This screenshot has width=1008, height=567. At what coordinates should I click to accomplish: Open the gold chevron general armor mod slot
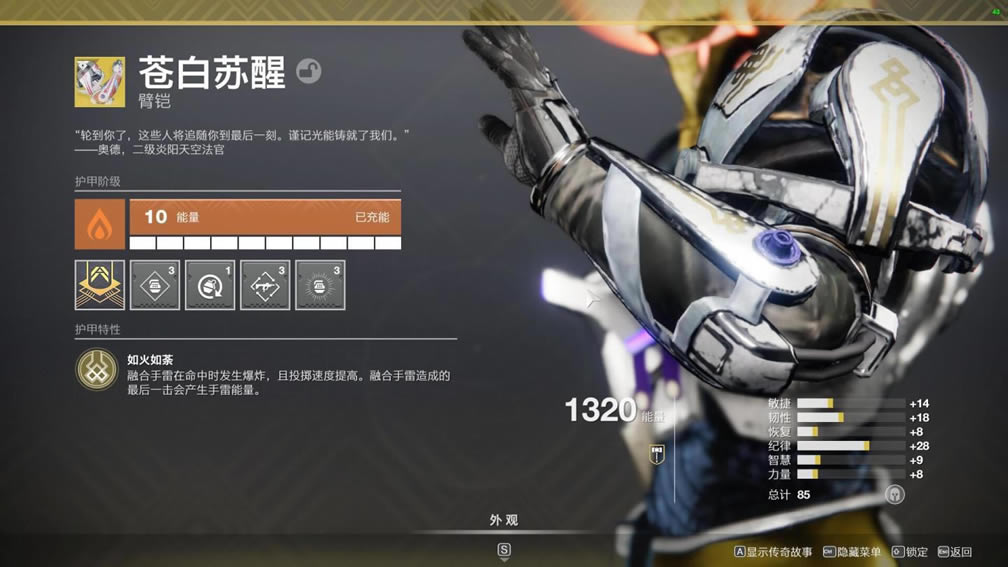coord(100,285)
